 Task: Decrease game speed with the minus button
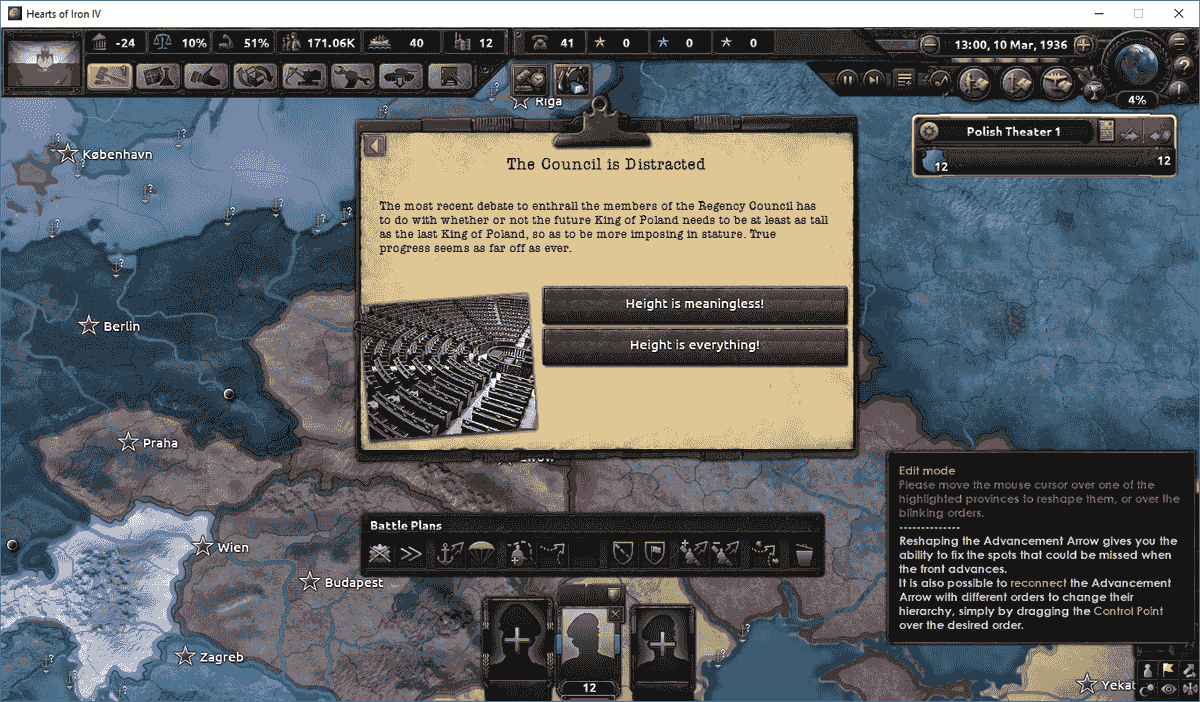pyautogui.click(x=930, y=46)
